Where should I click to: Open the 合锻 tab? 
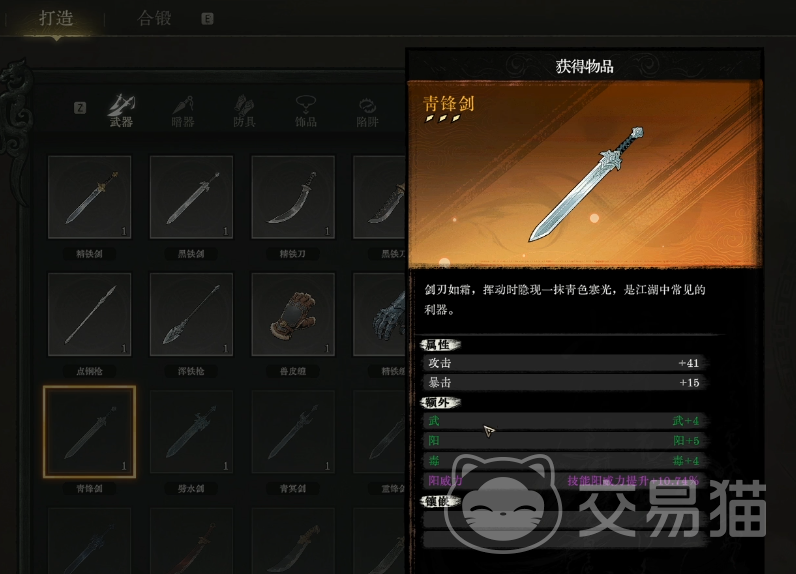coord(154,19)
